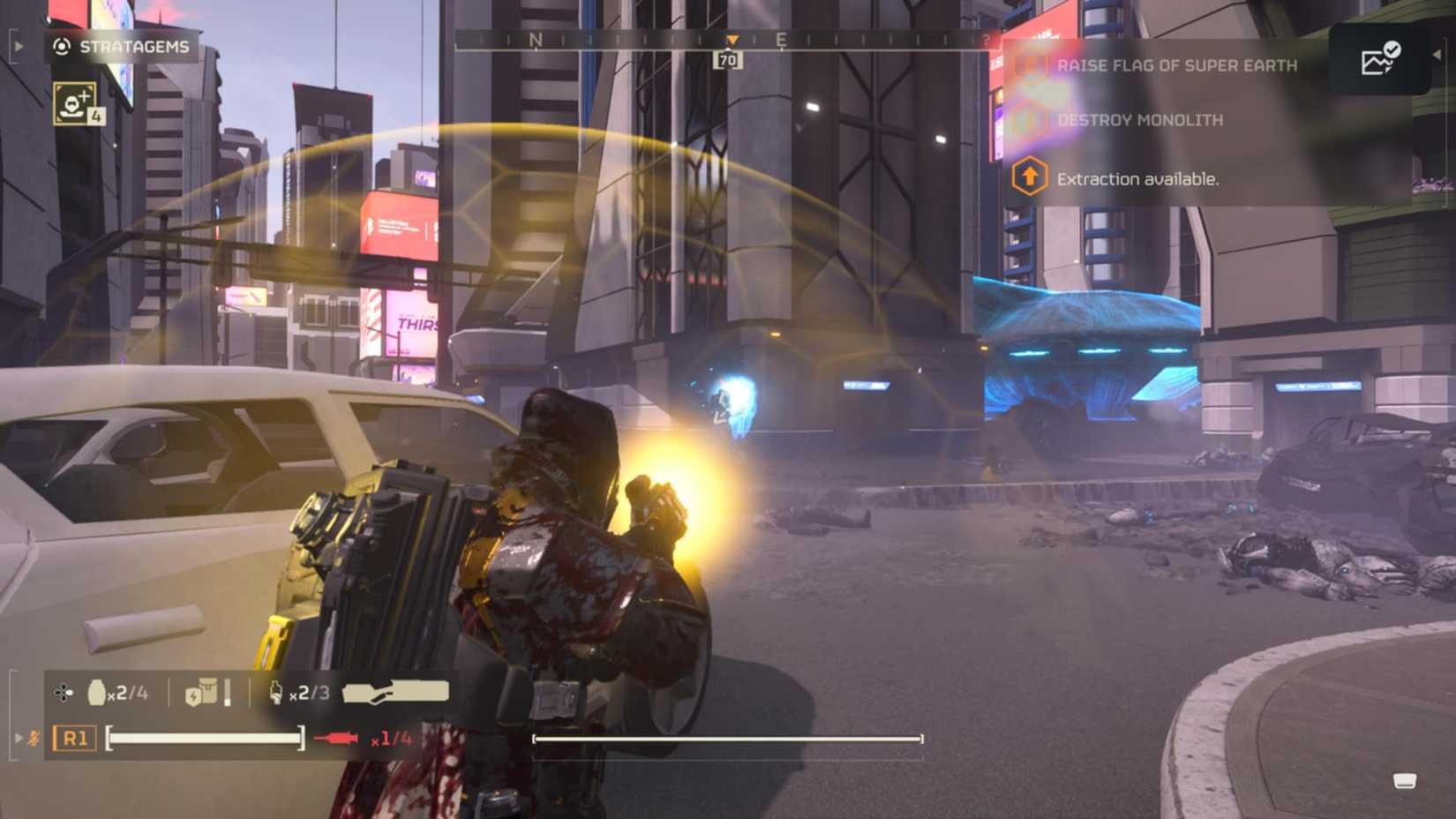The image size is (1456, 819).
Task: Click the Extraction available text entry
Action: click(x=1137, y=178)
